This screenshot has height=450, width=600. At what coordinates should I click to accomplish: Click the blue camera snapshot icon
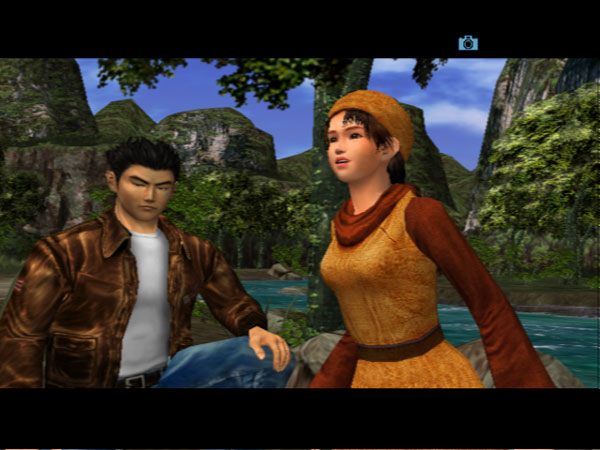coord(468,43)
